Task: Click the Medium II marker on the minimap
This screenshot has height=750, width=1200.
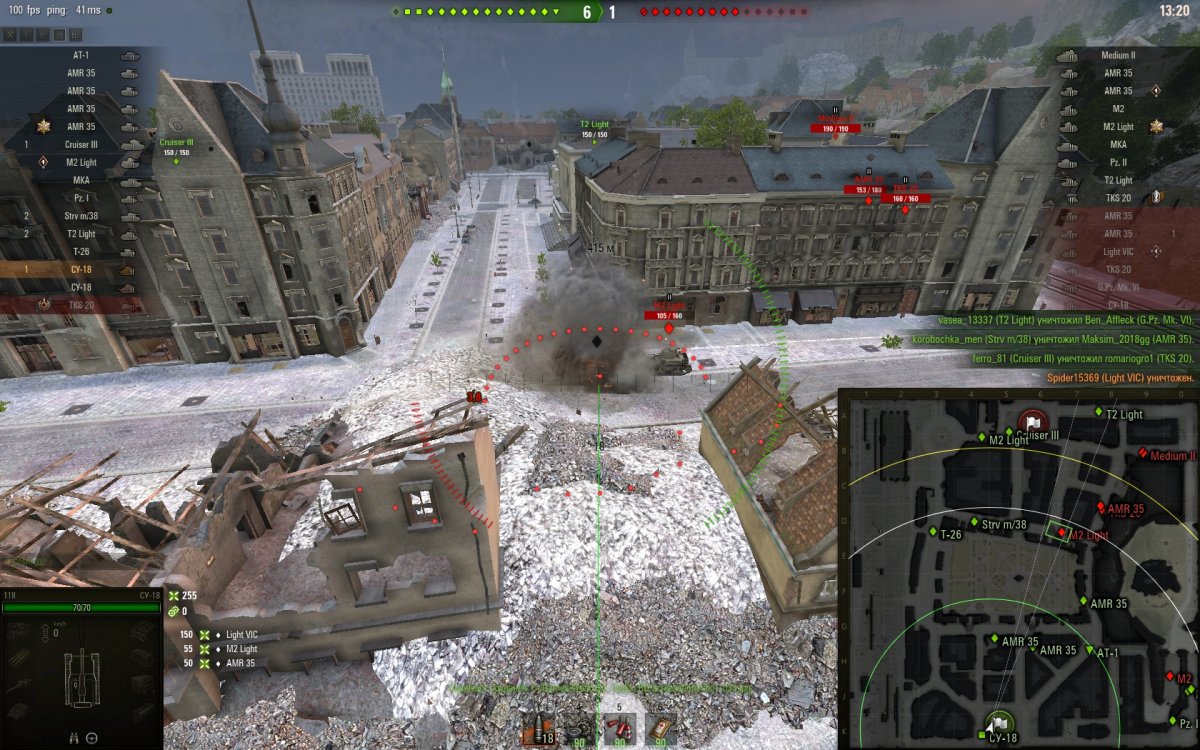Action: [1143, 454]
